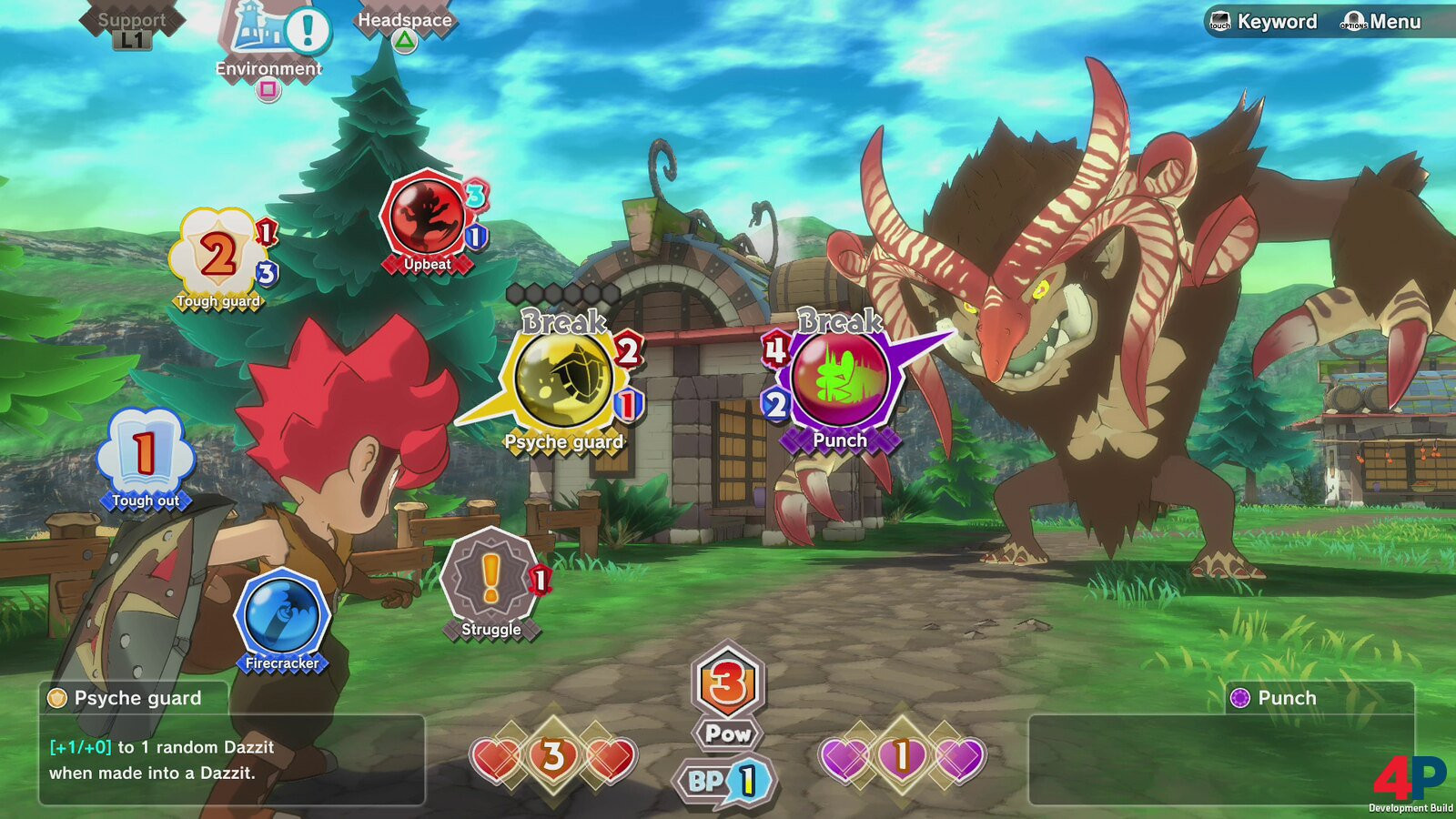This screenshot has width=1456, height=819.
Task: Open the Headspace view
Action: [x=404, y=22]
